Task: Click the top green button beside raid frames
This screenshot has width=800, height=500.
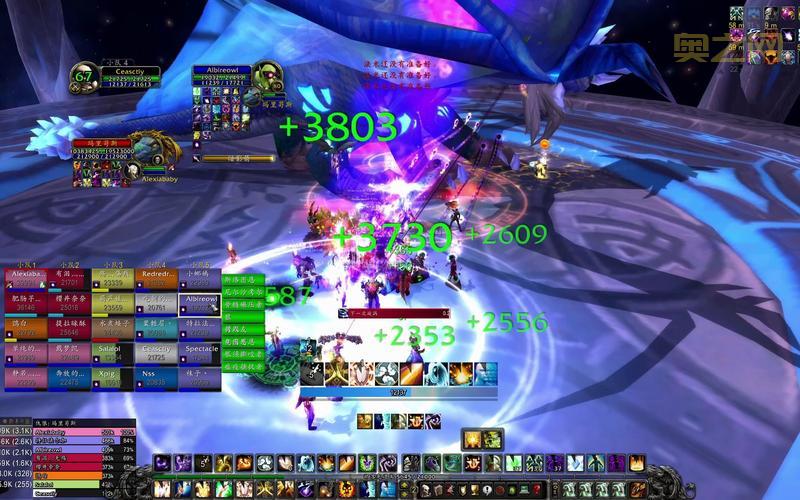Action: (244, 280)
